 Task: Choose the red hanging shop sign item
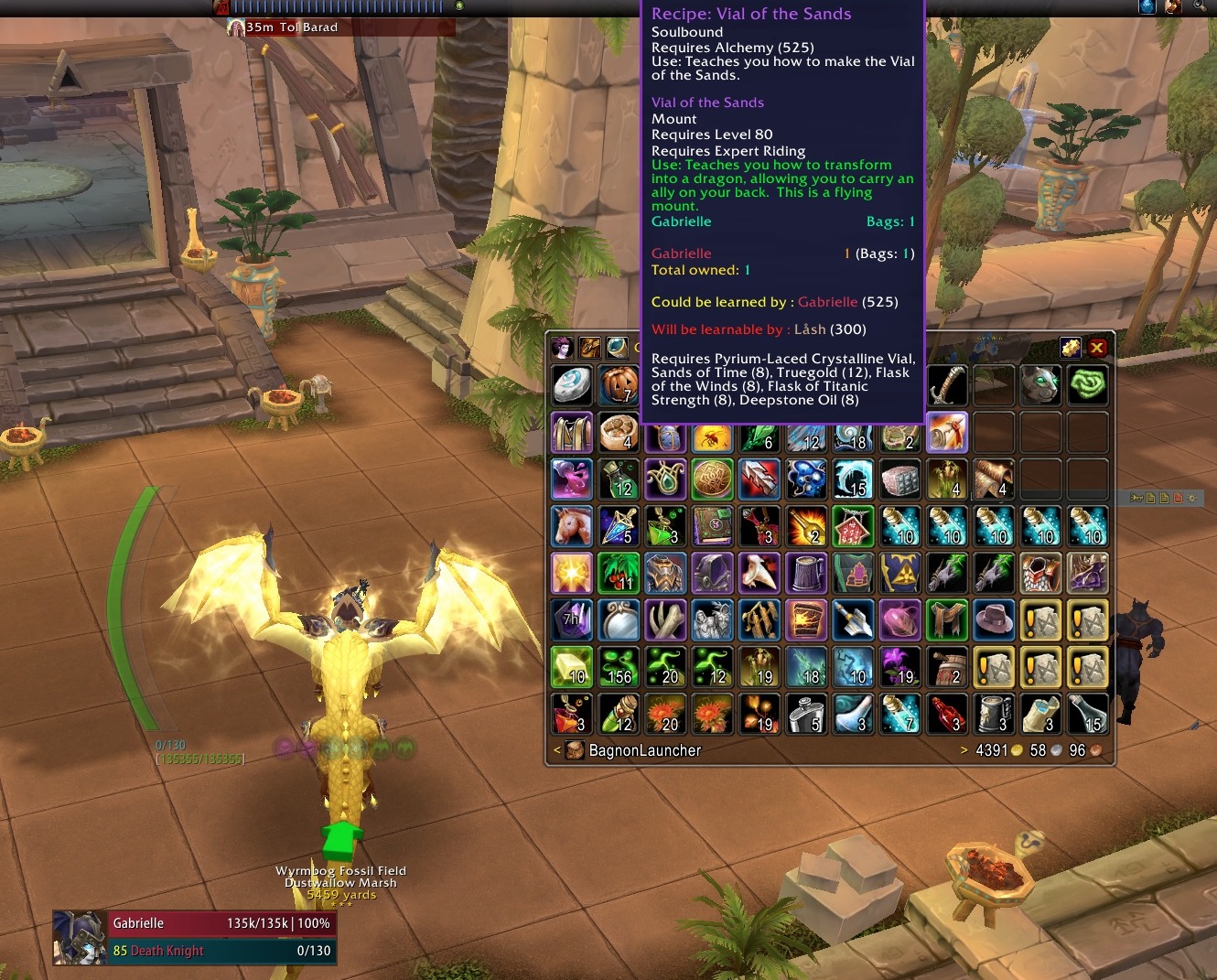[853, 526]
